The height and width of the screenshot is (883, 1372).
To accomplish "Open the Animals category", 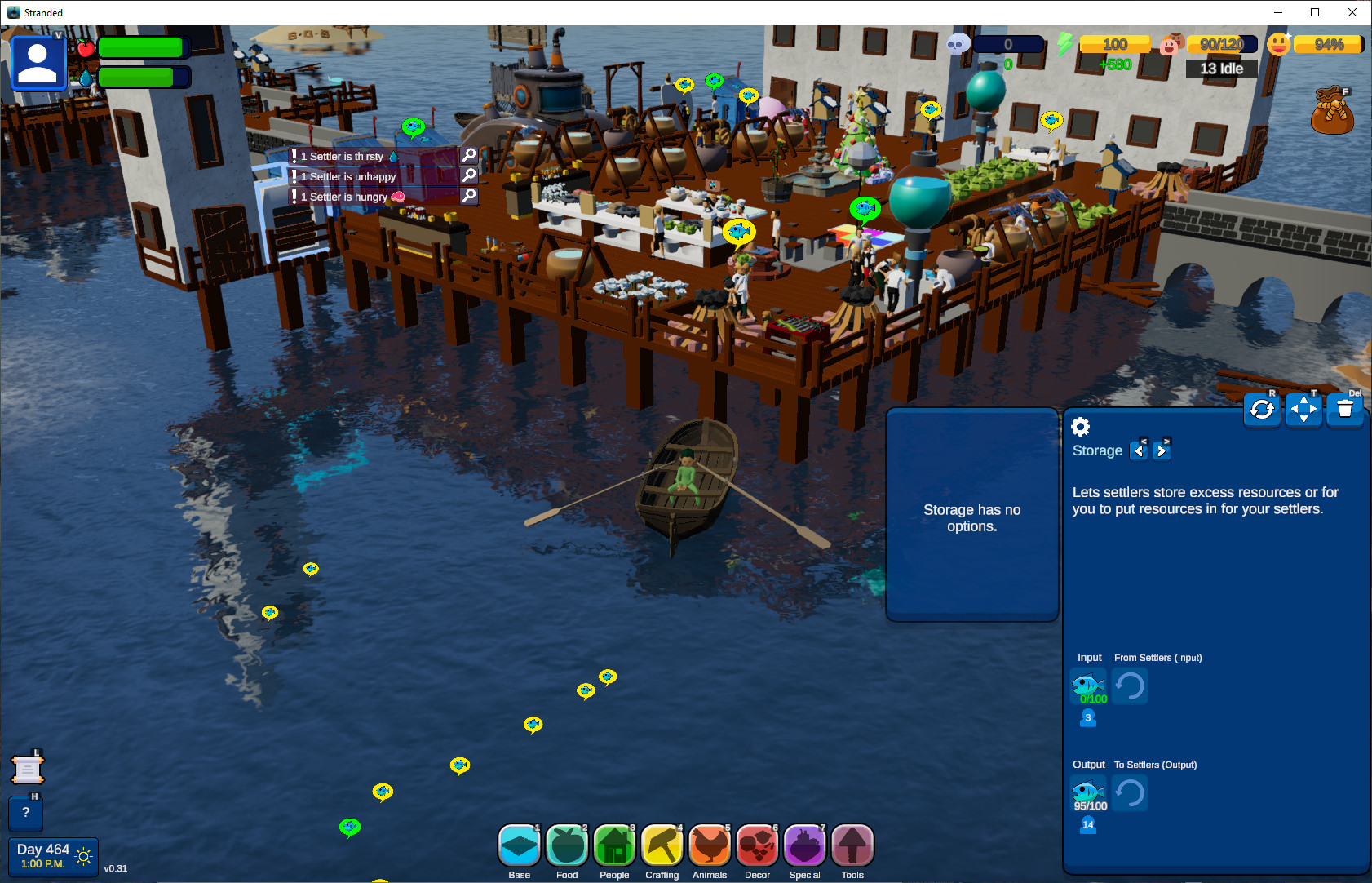I will coord(710,846).
